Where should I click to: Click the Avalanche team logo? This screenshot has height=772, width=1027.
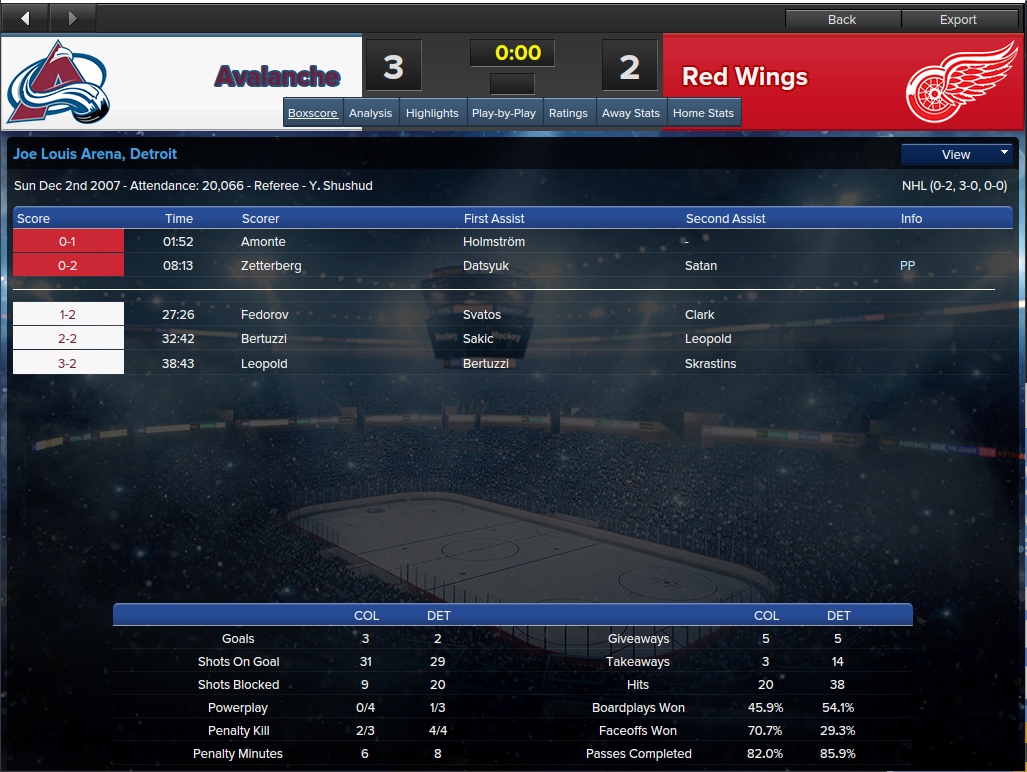[x=58, y=82]
